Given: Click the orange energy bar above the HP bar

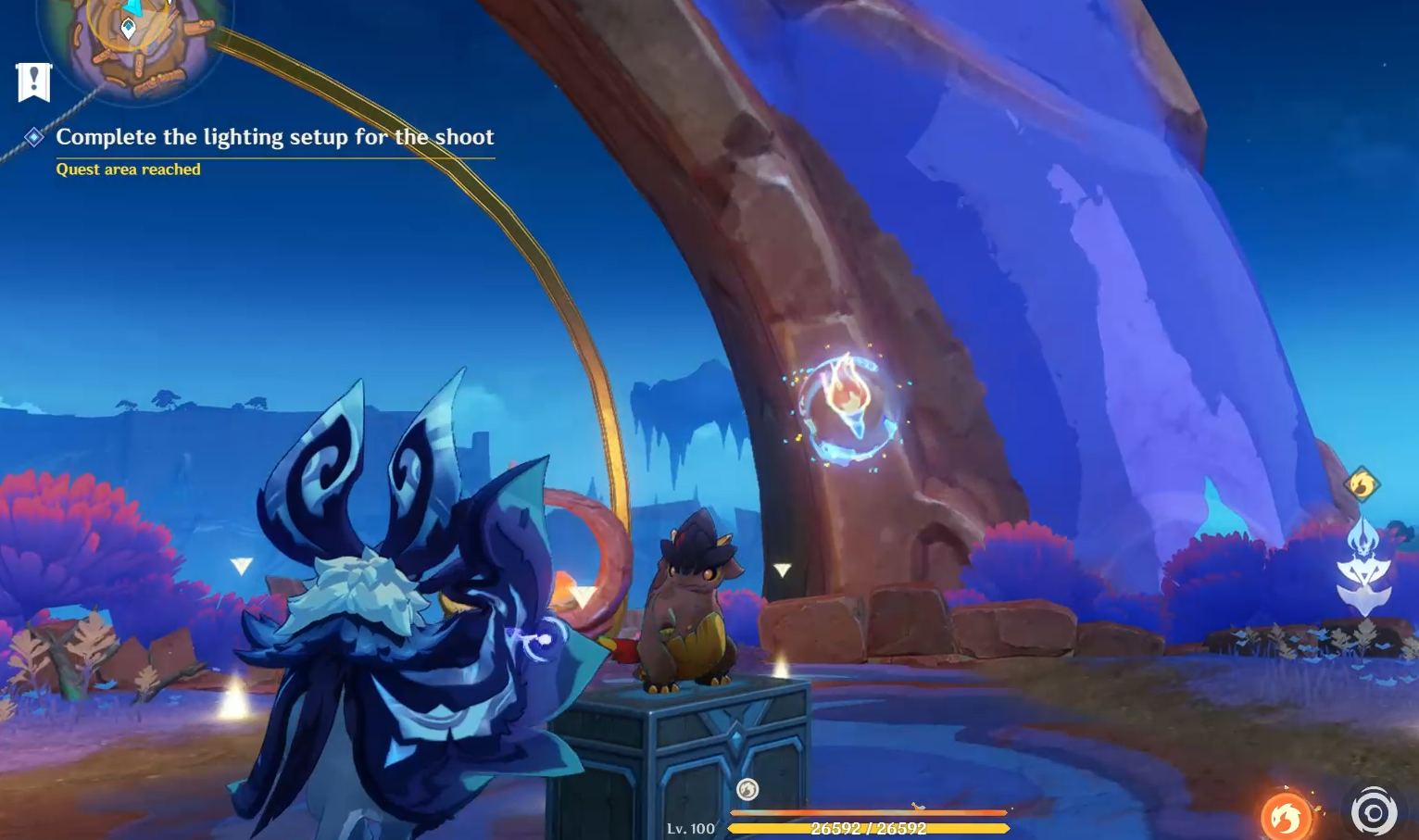Looking at the screenshot, I should [868, 813].
